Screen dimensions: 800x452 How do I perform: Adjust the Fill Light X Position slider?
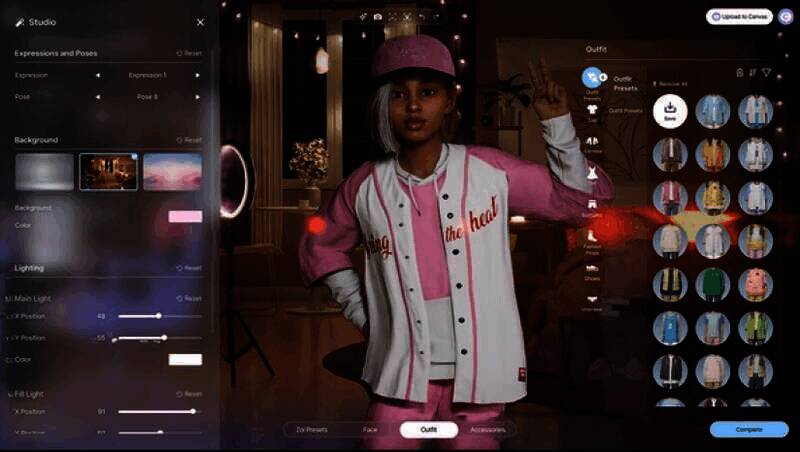(192, 411)
